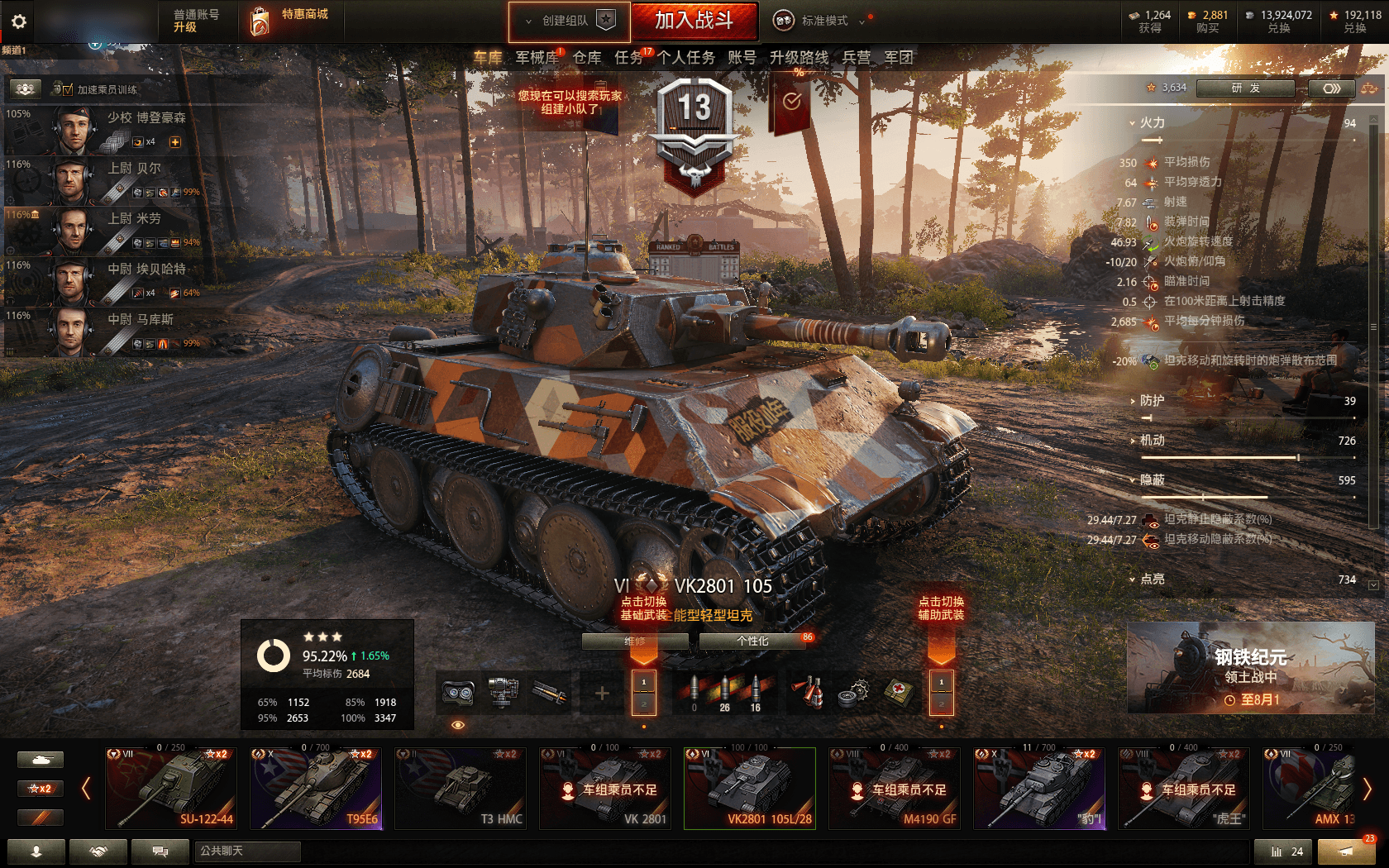
Task: Show next tanks with right carousel arrow
Action: tap(1367, 789)
